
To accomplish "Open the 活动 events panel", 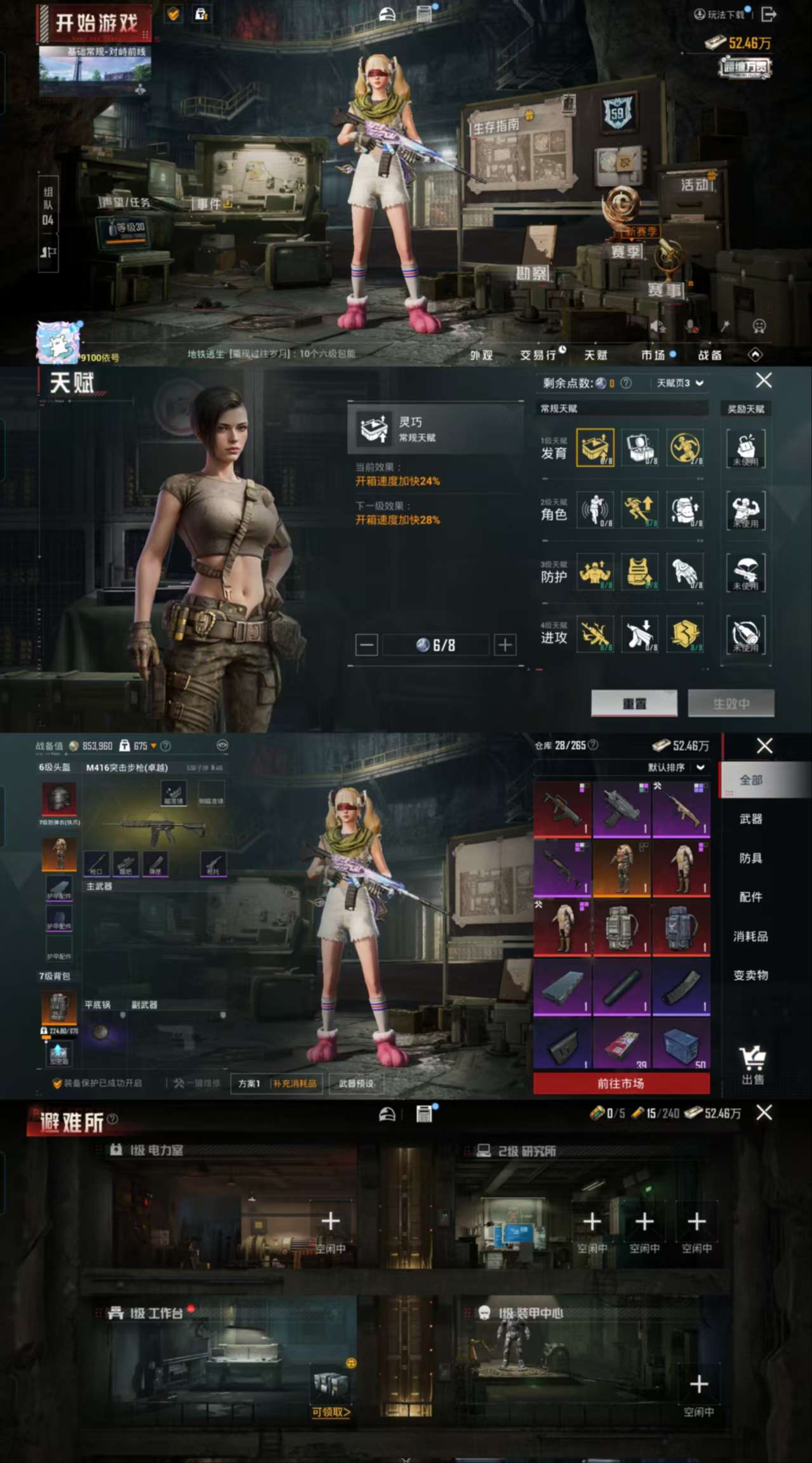I will [696, 185].
